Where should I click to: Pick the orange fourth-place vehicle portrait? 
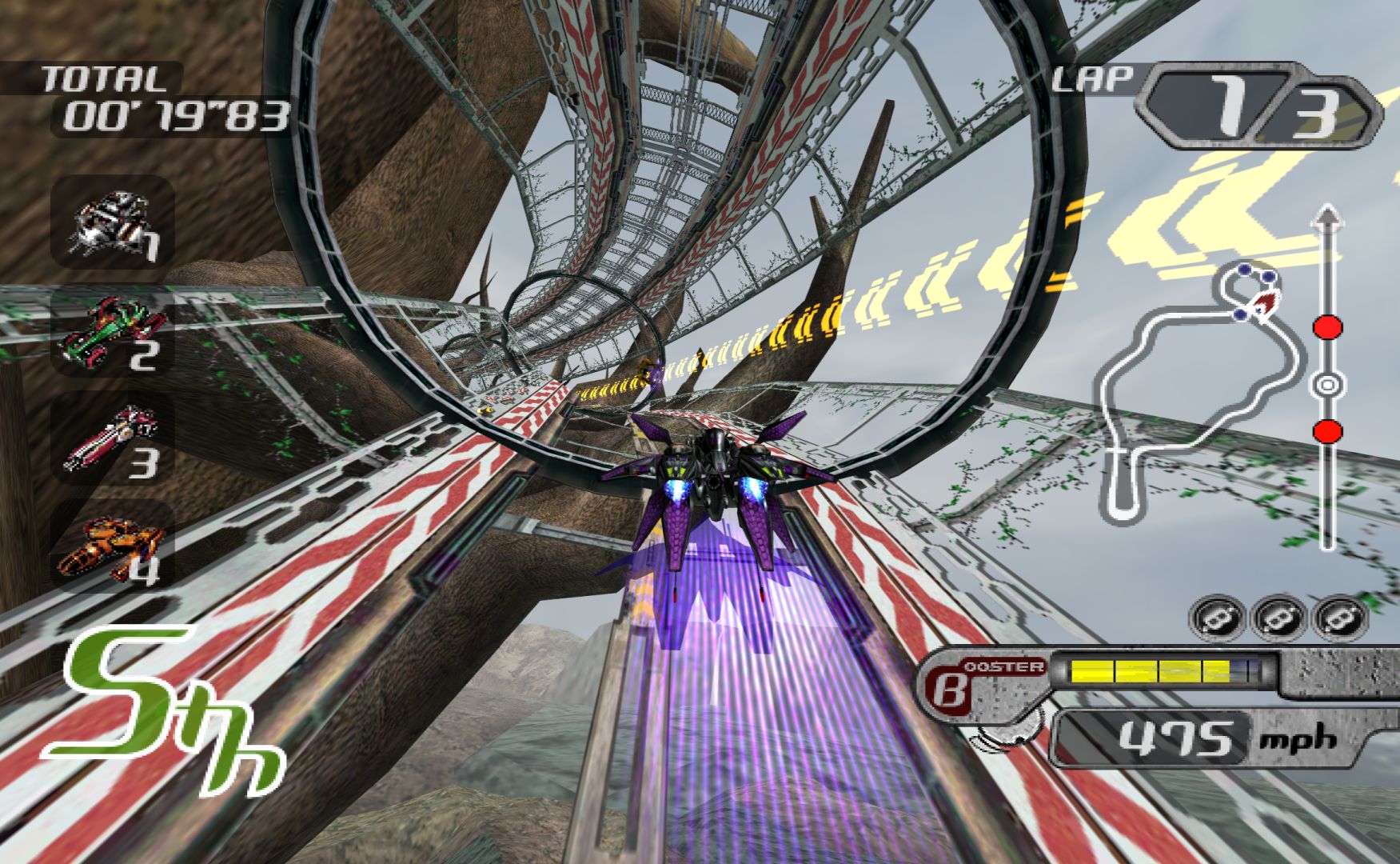[112, 545]
